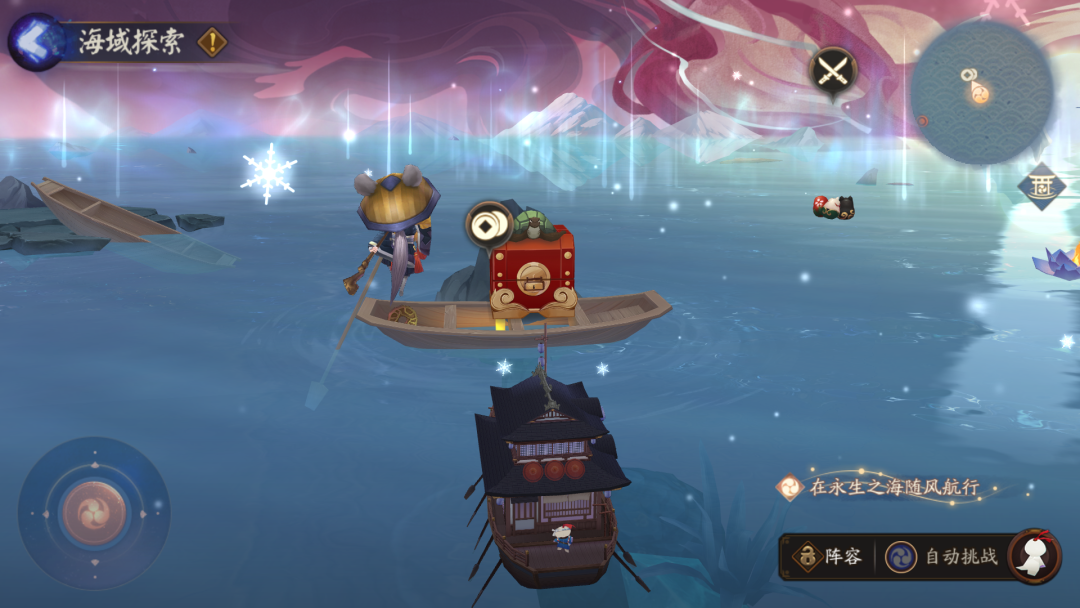The image size is (1080, 608).
Task: Go back with the top-left arrow
Action: pos(36,42)
